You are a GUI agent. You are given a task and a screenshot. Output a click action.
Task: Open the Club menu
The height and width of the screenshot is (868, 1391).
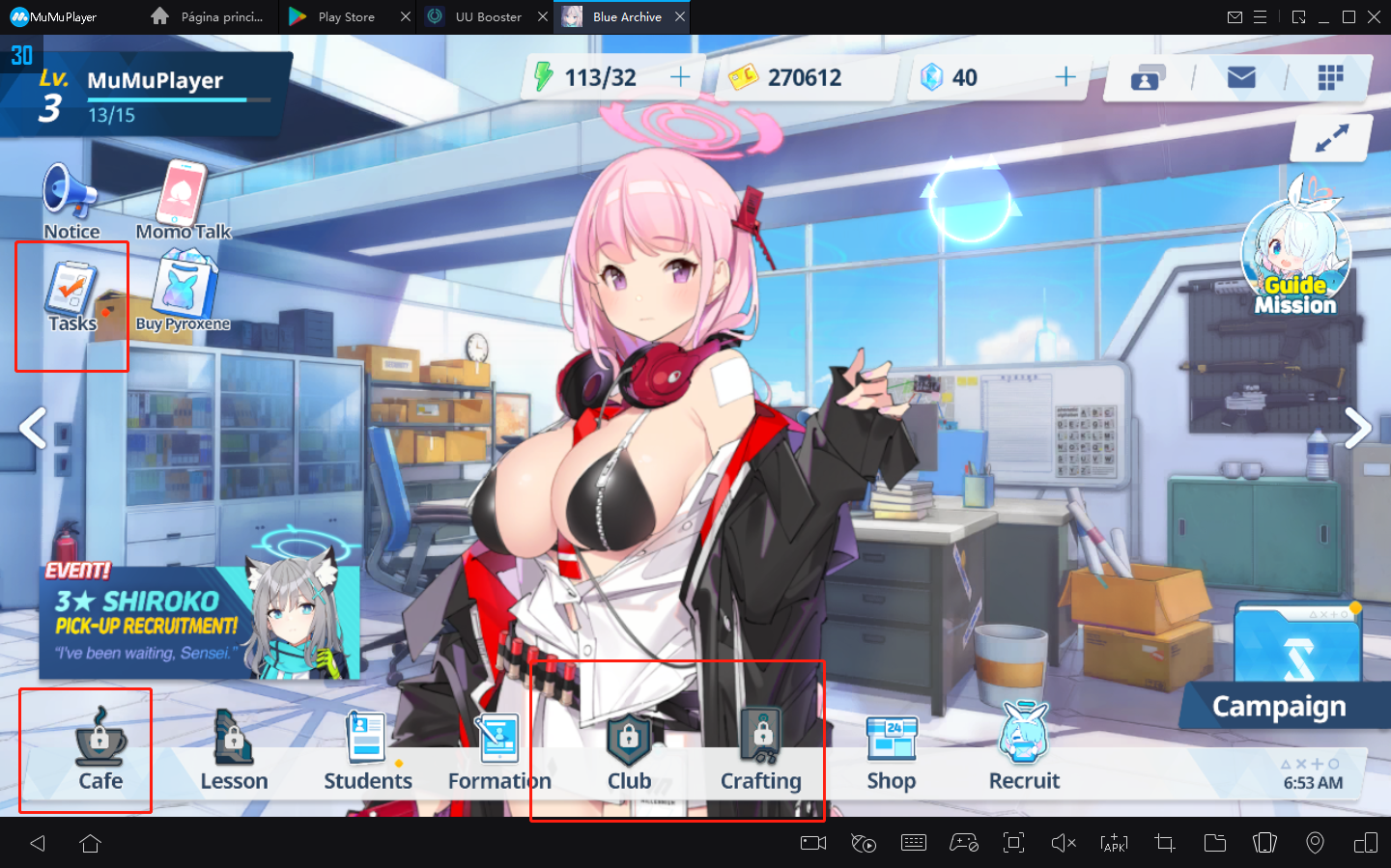(x=629, y=750)
